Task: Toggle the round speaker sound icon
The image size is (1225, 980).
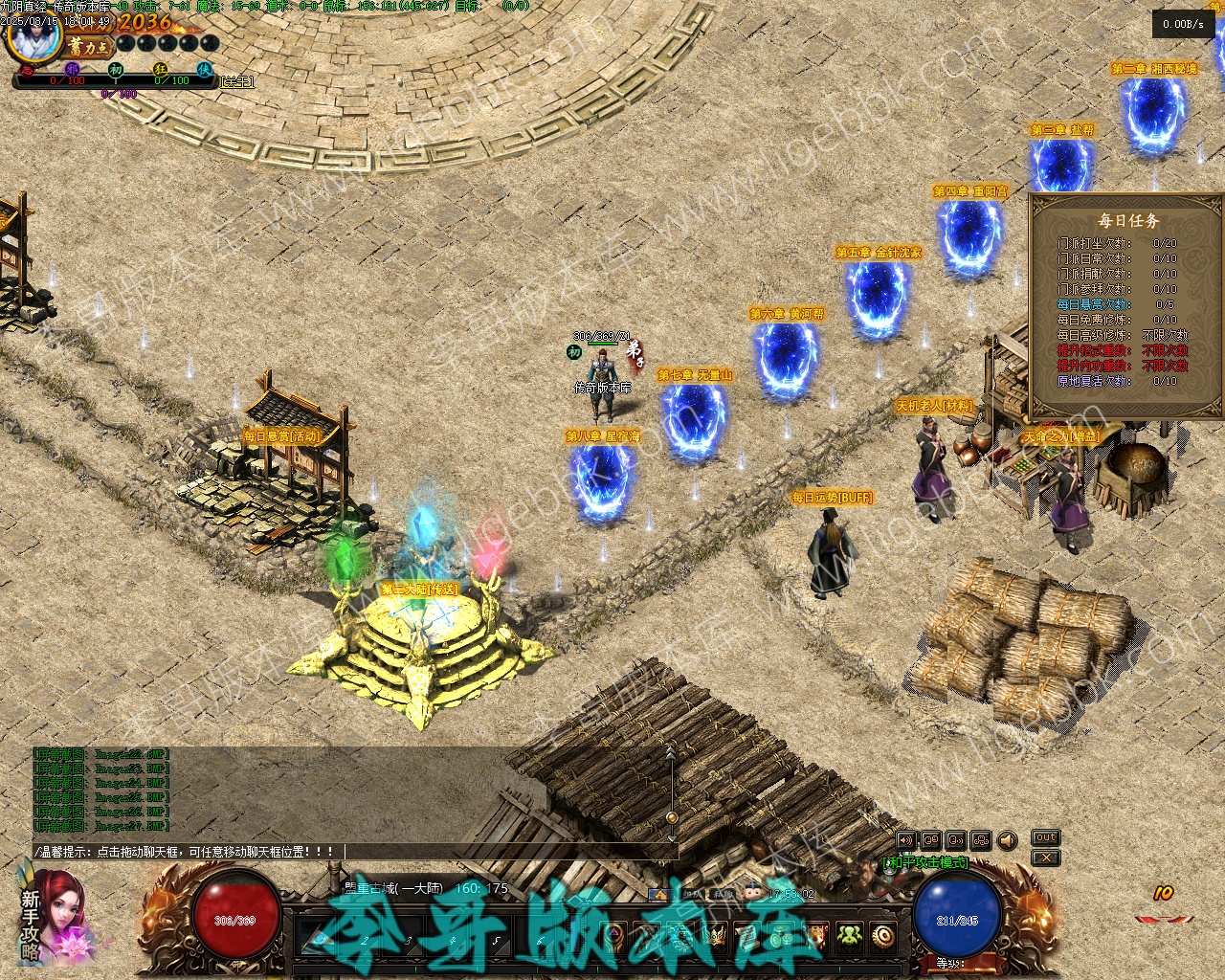Action: pos(1007,840)
